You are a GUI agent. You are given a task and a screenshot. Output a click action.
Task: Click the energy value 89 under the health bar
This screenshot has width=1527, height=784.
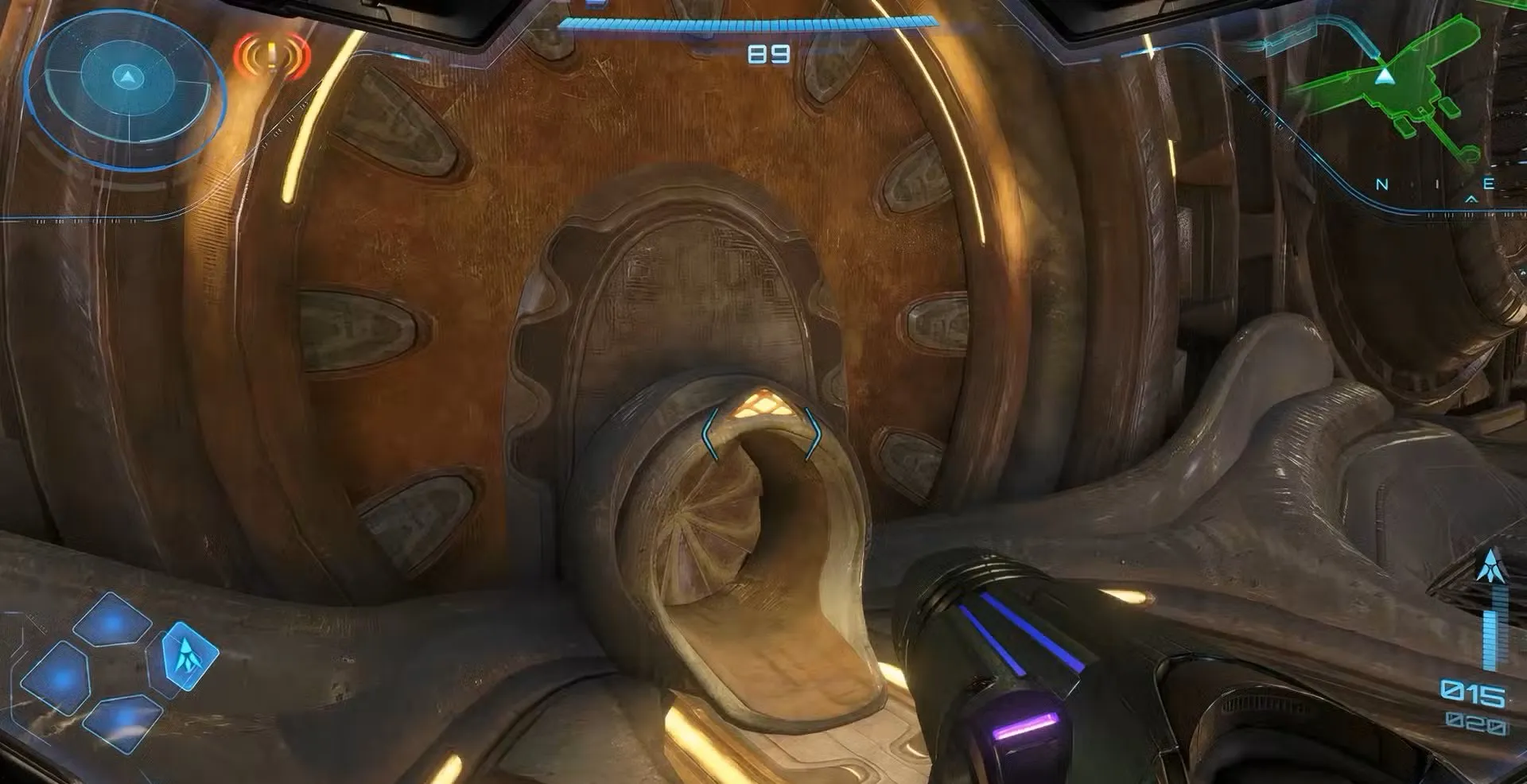tap(766, 52)
